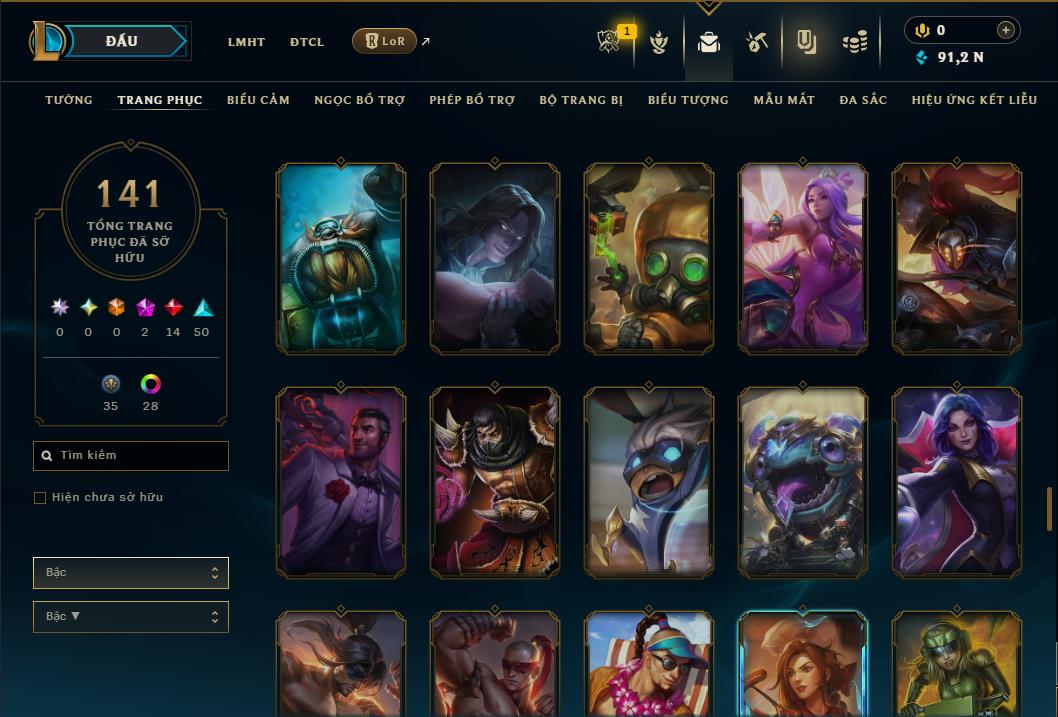
Task: Open the Bậc ▼ sort dropdown
Action: click(x=131, y=617)
